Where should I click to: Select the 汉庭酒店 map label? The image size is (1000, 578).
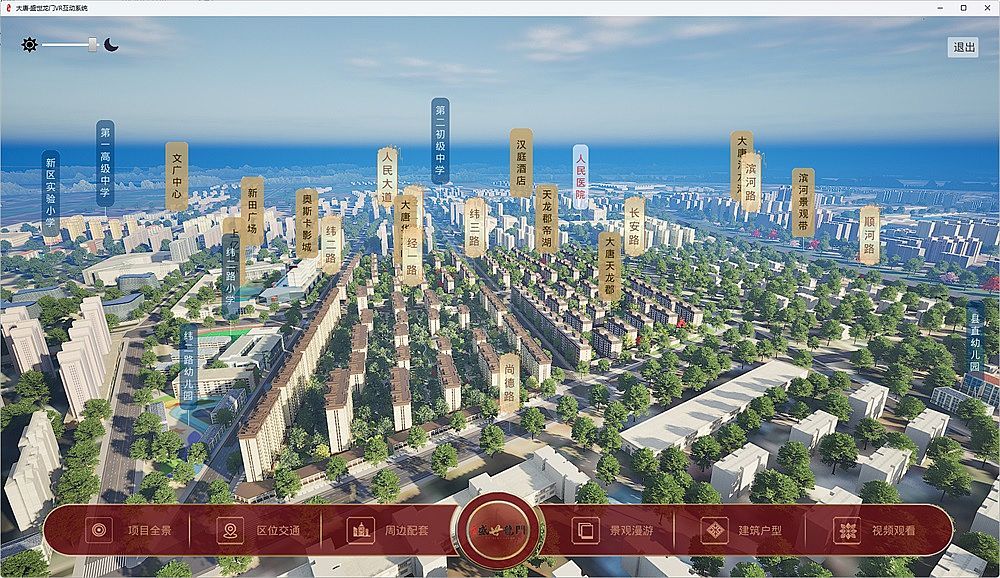pos(521,162)
